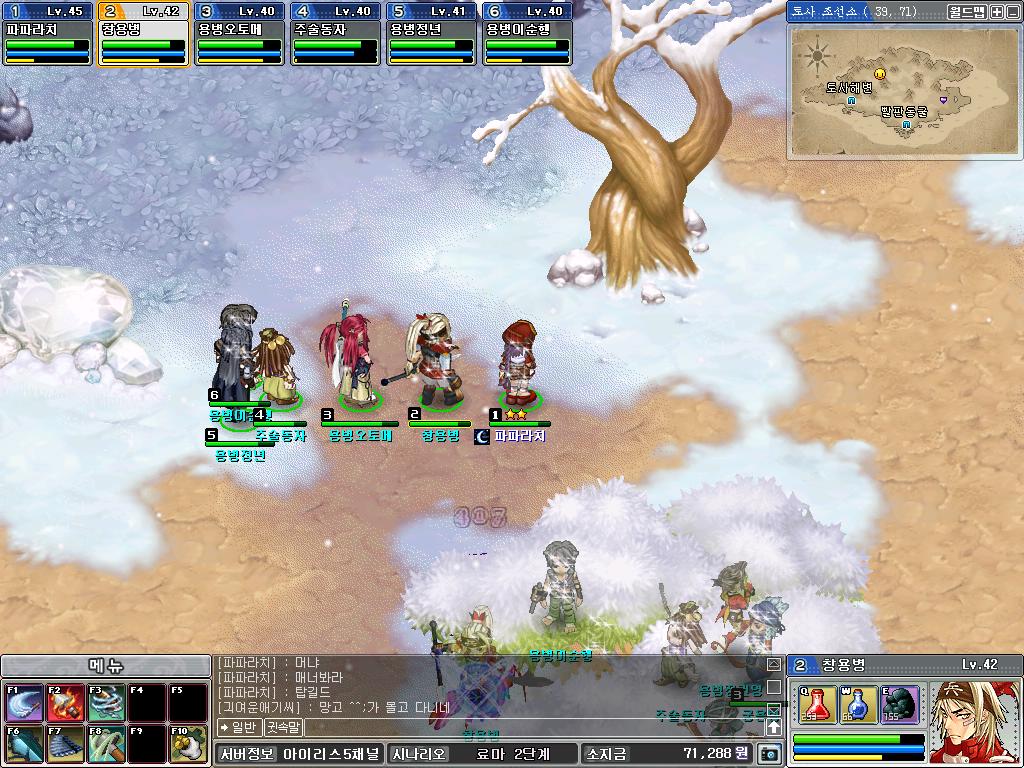The image size is (1024, 768).
Task: Use the F2 flaming hammer skill
Action: coord(65,703)
